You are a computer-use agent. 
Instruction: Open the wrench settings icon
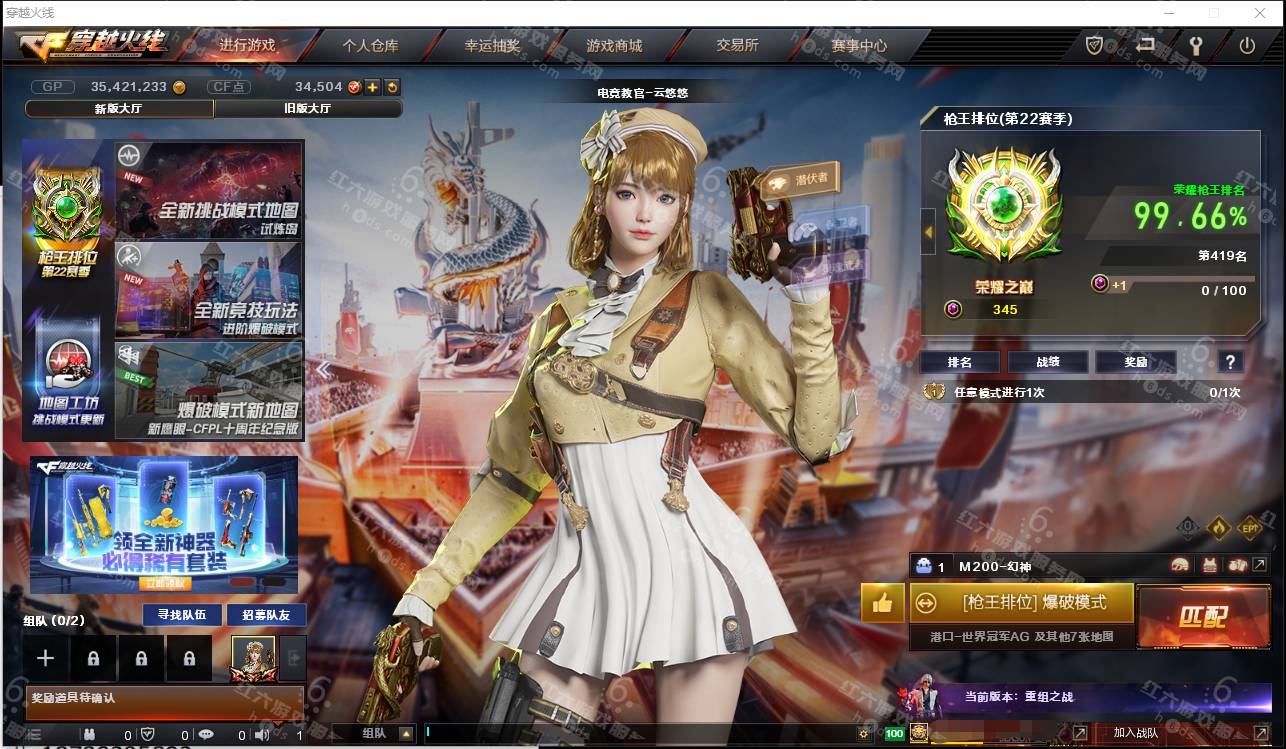(1194, 45)
